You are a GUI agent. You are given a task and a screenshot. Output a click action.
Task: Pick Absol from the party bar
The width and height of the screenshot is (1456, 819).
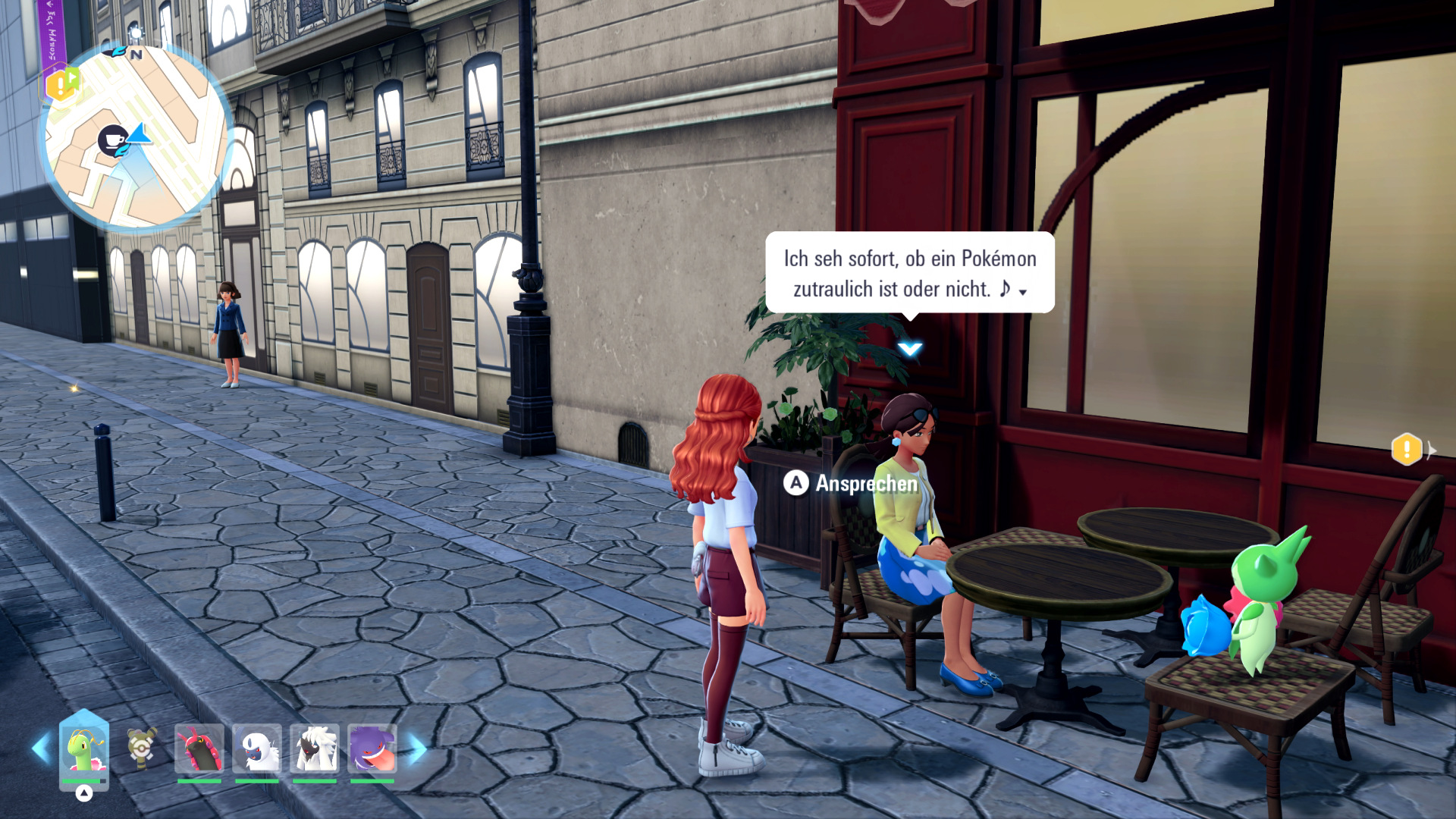tap(257, 748)
